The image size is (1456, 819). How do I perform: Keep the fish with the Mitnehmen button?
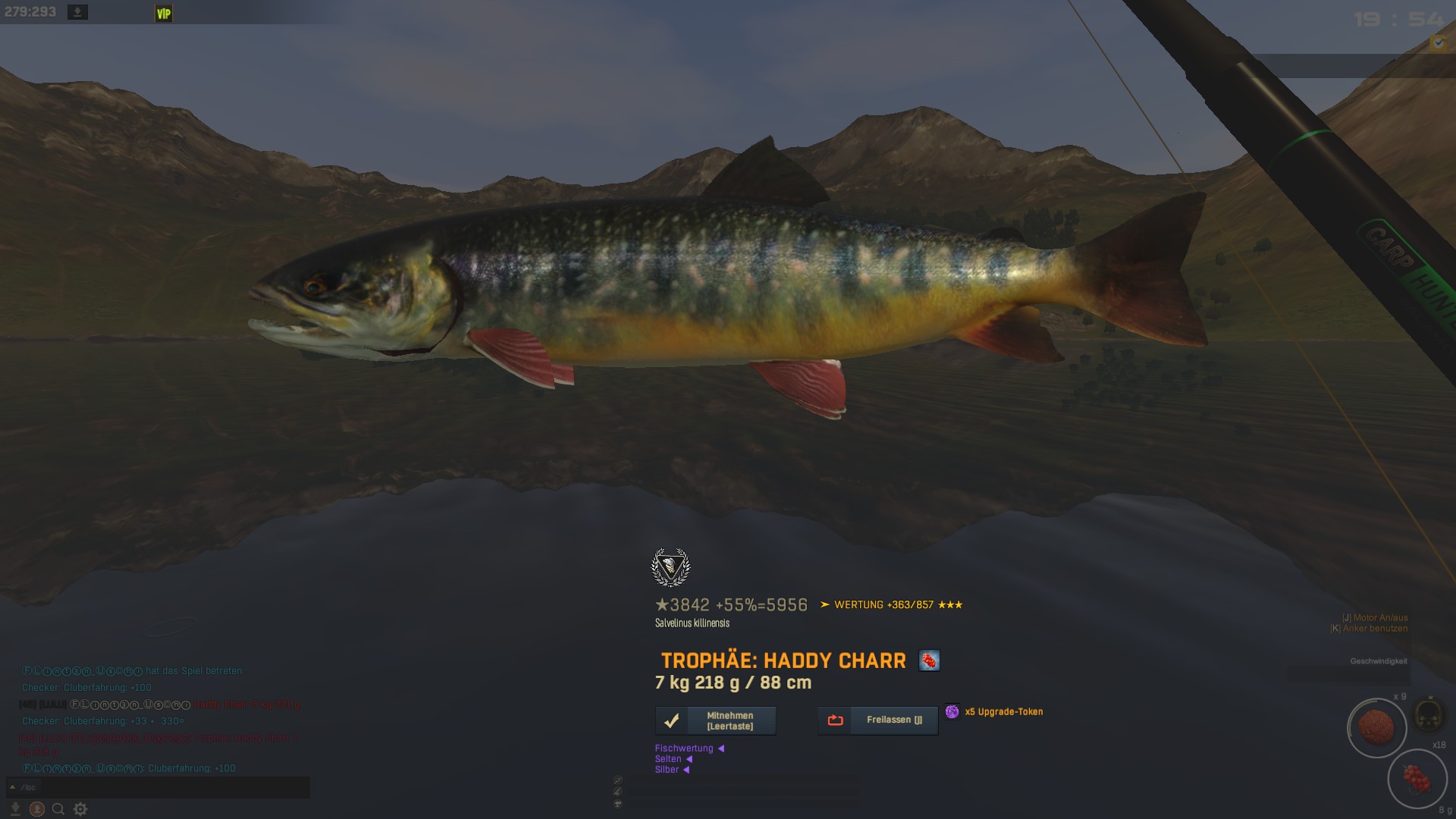click(x=716, y=720)
